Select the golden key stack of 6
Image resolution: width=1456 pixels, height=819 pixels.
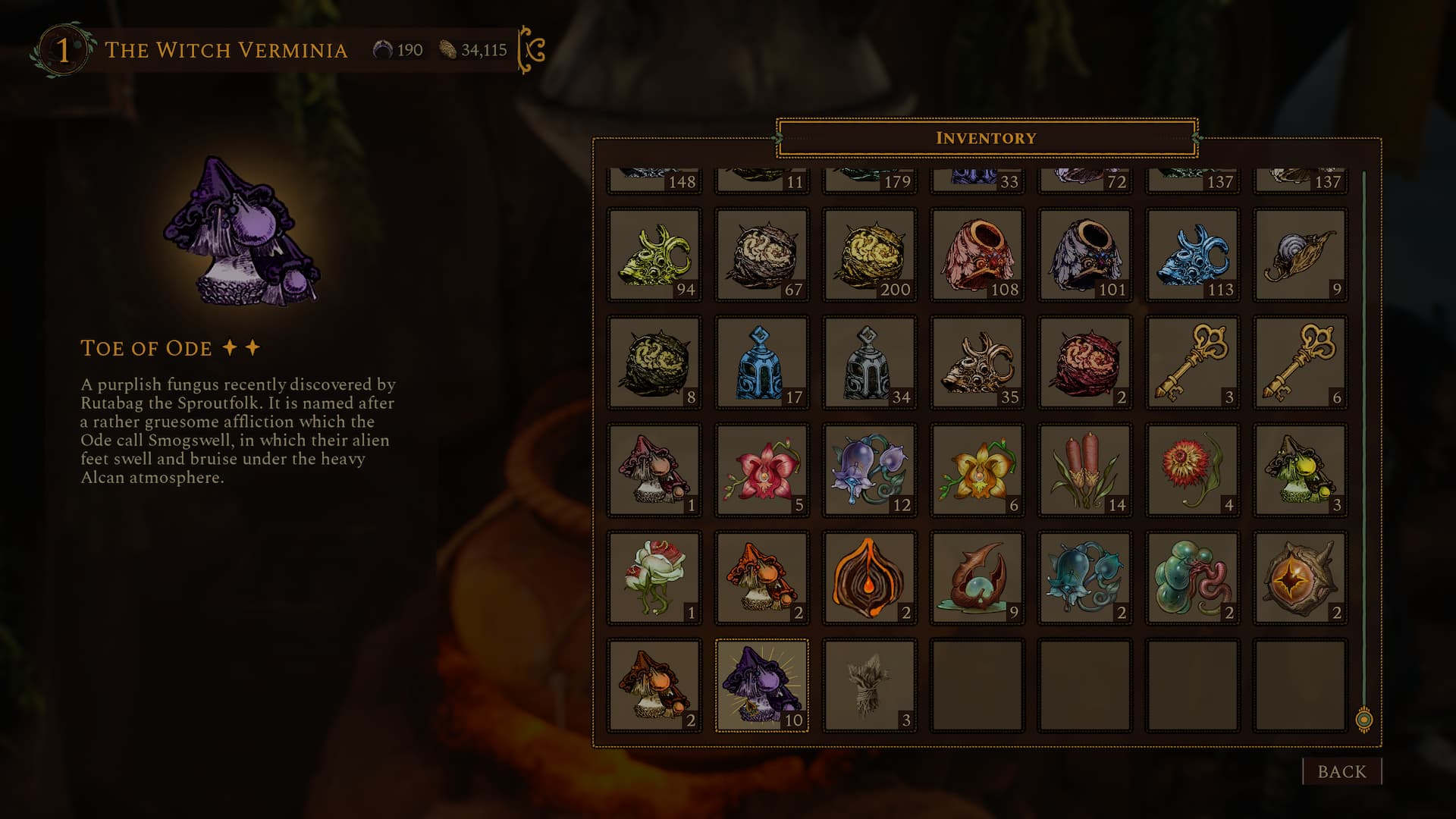(x=1300, y=362)
